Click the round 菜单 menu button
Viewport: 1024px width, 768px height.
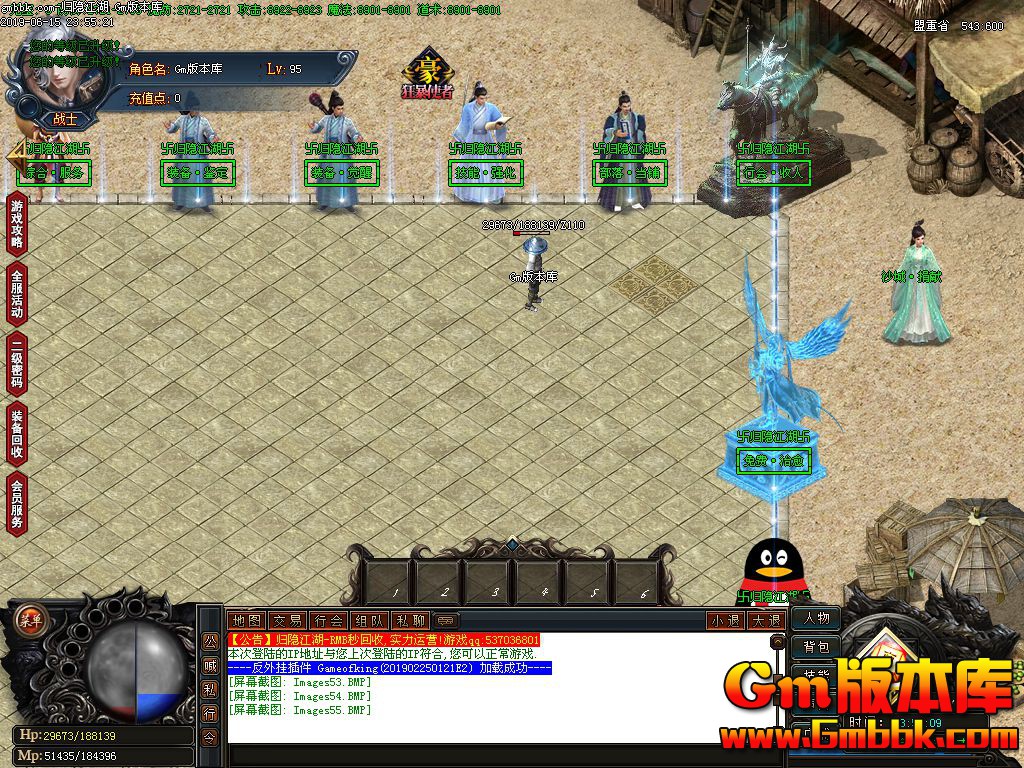(30, 618)
